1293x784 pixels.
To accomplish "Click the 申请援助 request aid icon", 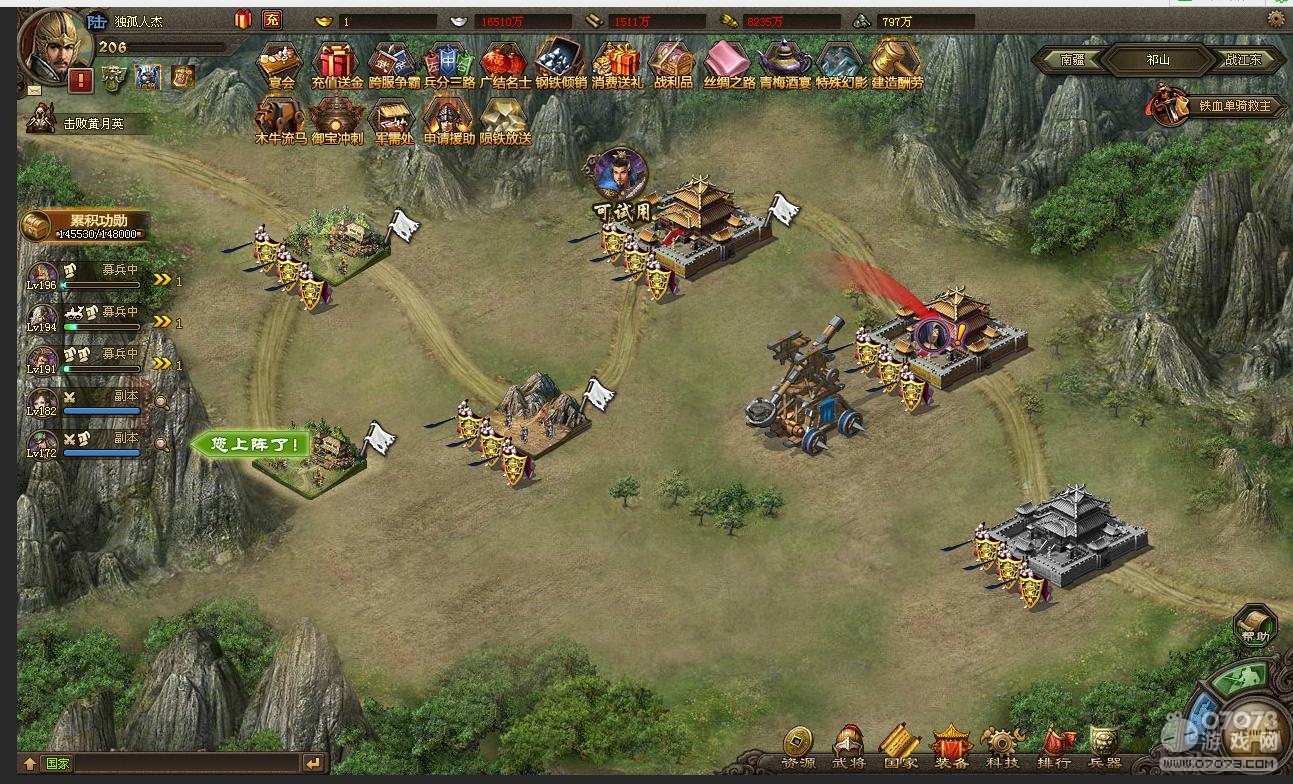I will 449,119.
